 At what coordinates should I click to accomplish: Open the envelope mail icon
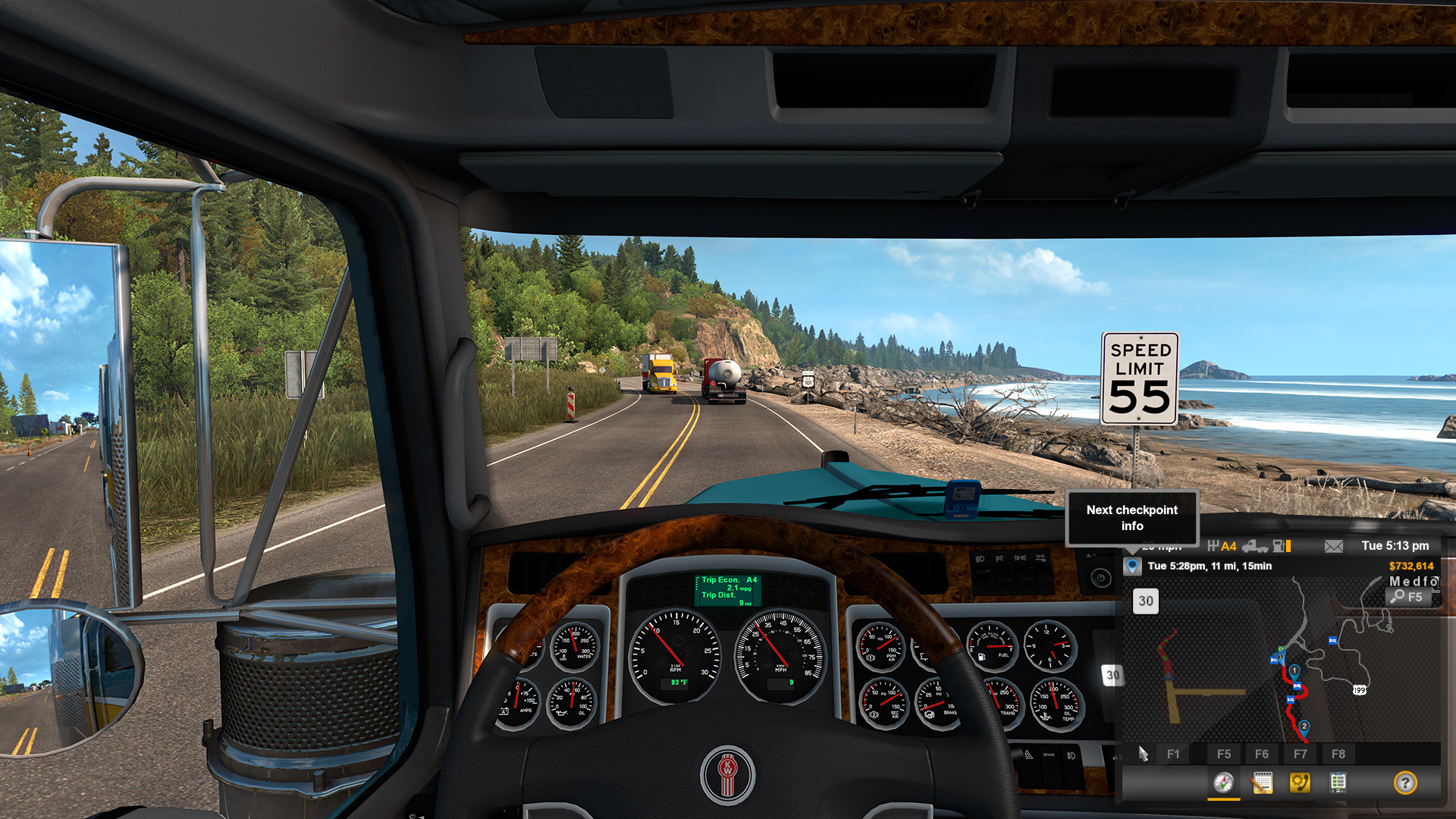pos(1333,546)
